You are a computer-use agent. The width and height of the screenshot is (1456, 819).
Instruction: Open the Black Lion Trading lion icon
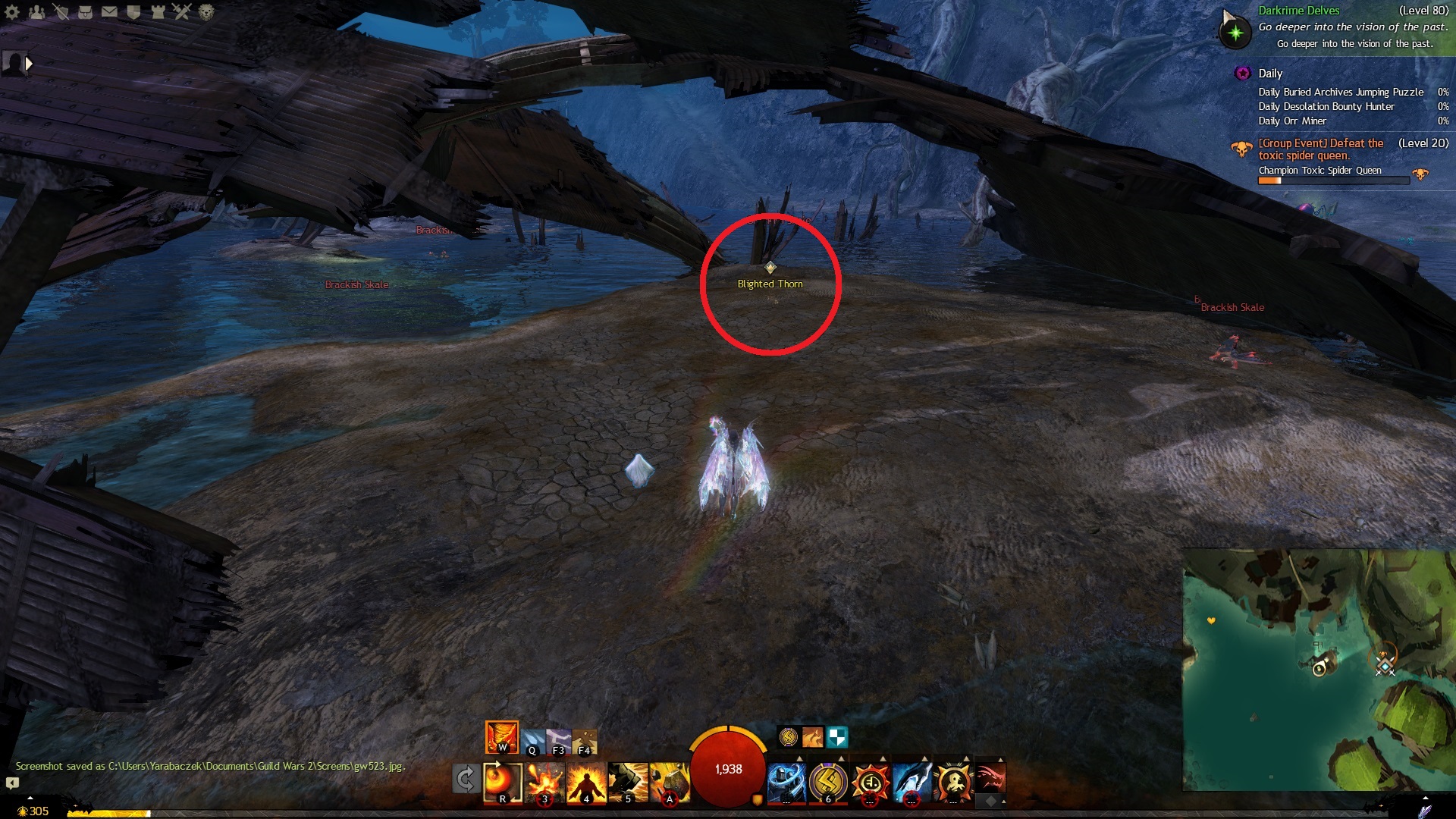pos(206,11)
